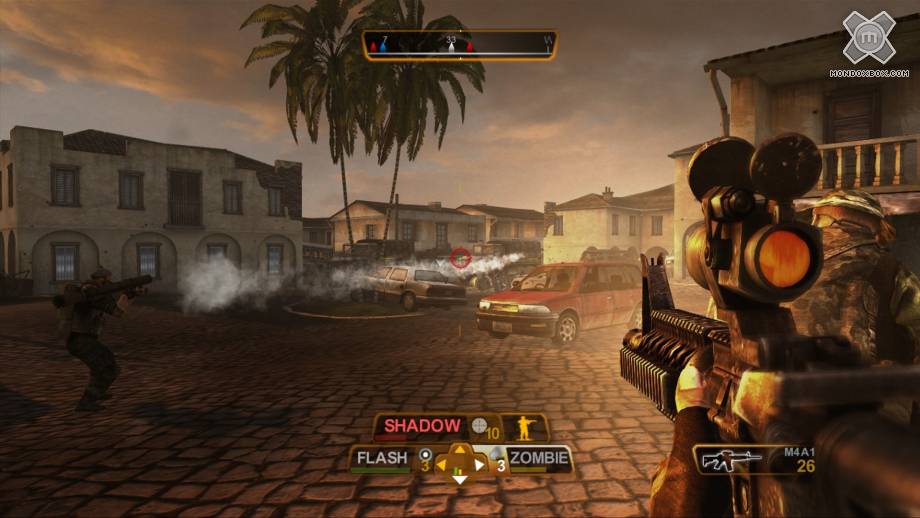Click the yellow soldier stance icon

tap(523, 428)
